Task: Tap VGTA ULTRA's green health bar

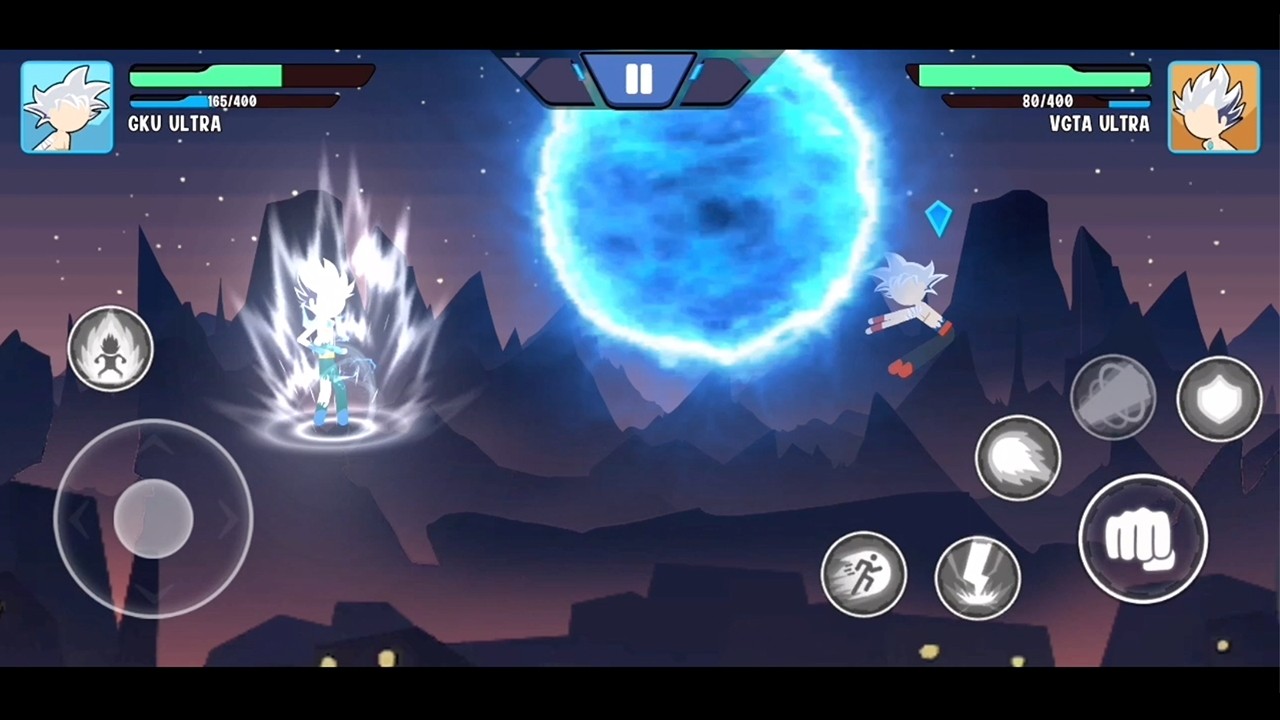Action: [1035, 75]
